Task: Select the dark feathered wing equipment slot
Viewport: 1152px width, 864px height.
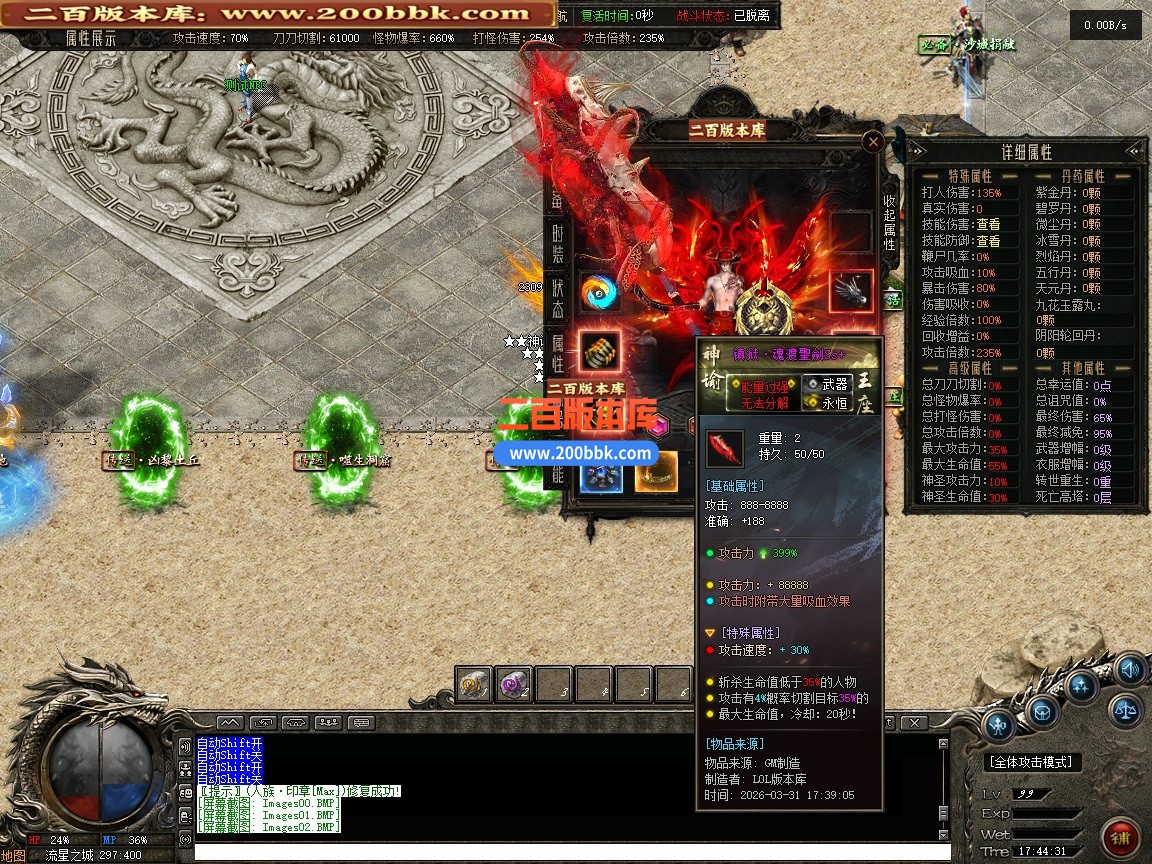Action: tap(851, 291)
